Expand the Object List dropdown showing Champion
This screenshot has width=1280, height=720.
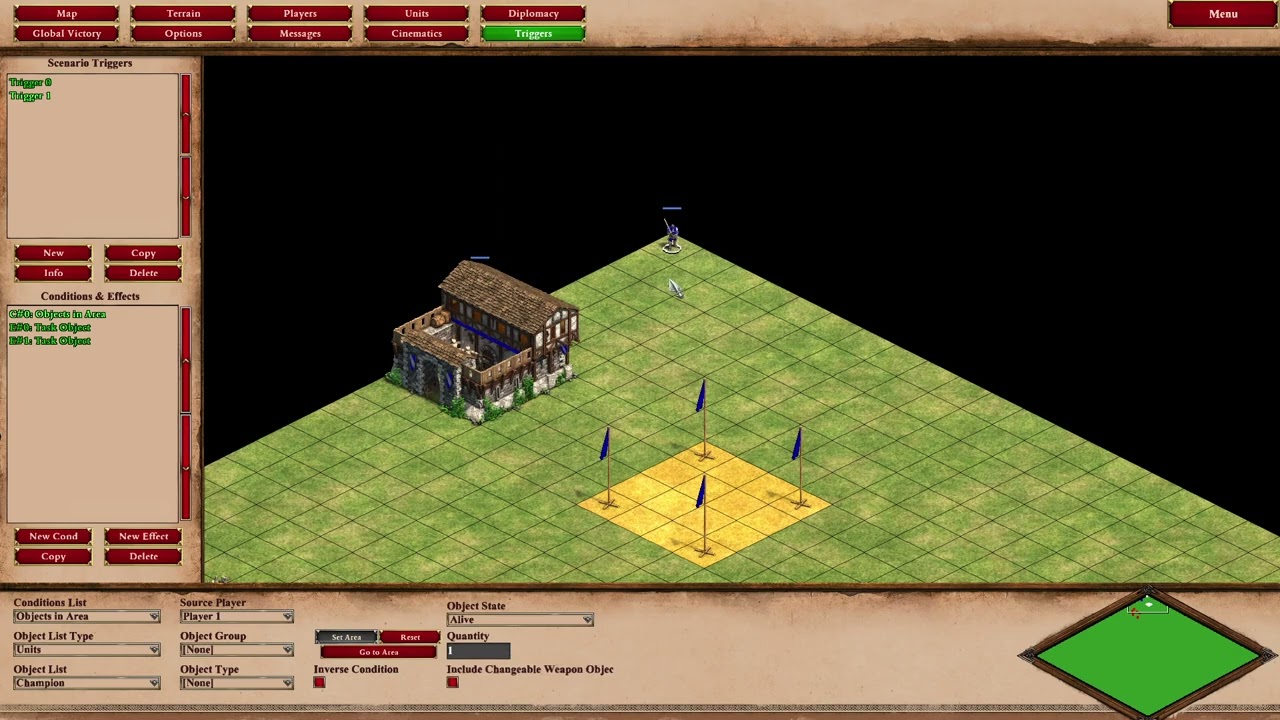tap(86, 682)
